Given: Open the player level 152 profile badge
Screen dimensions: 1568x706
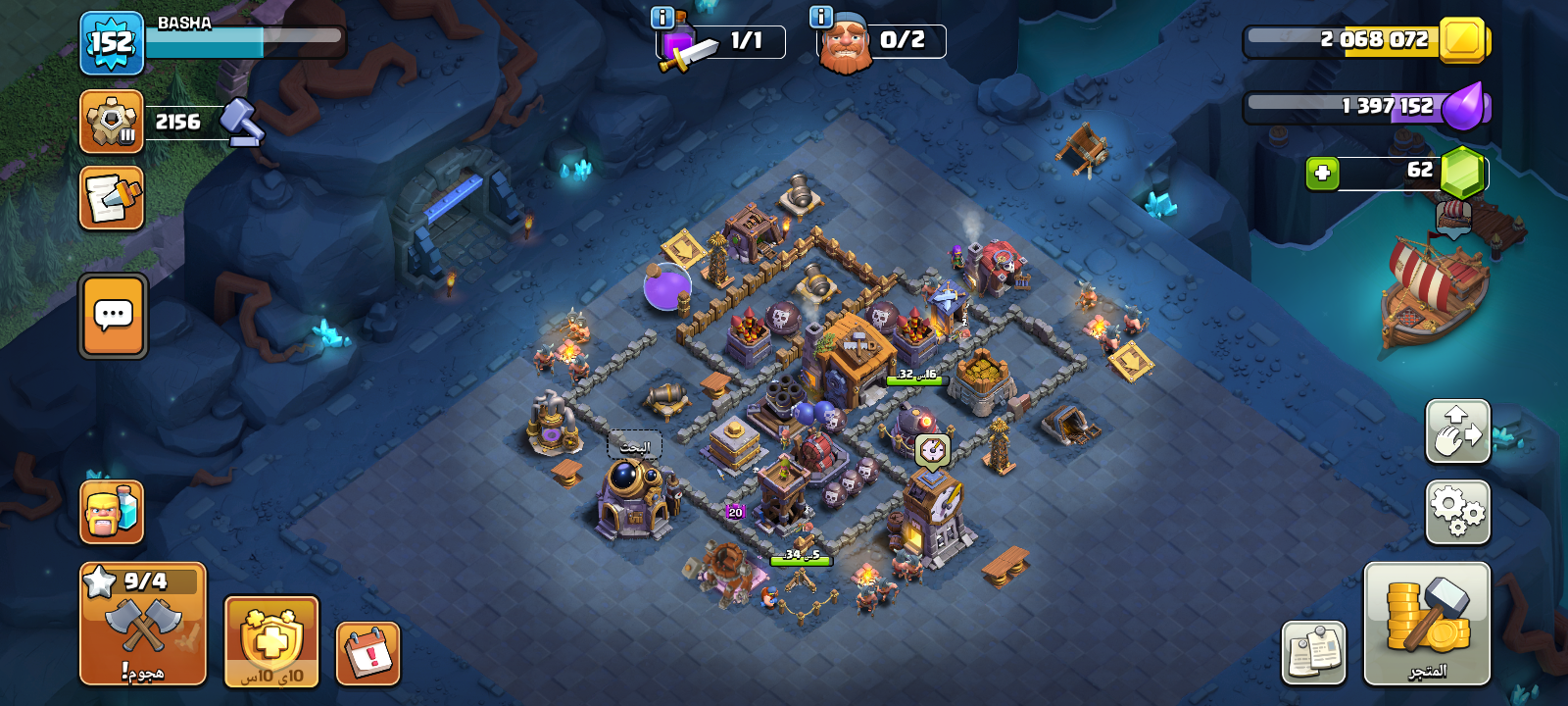Looking at the screenshot, I should [112, 43].
